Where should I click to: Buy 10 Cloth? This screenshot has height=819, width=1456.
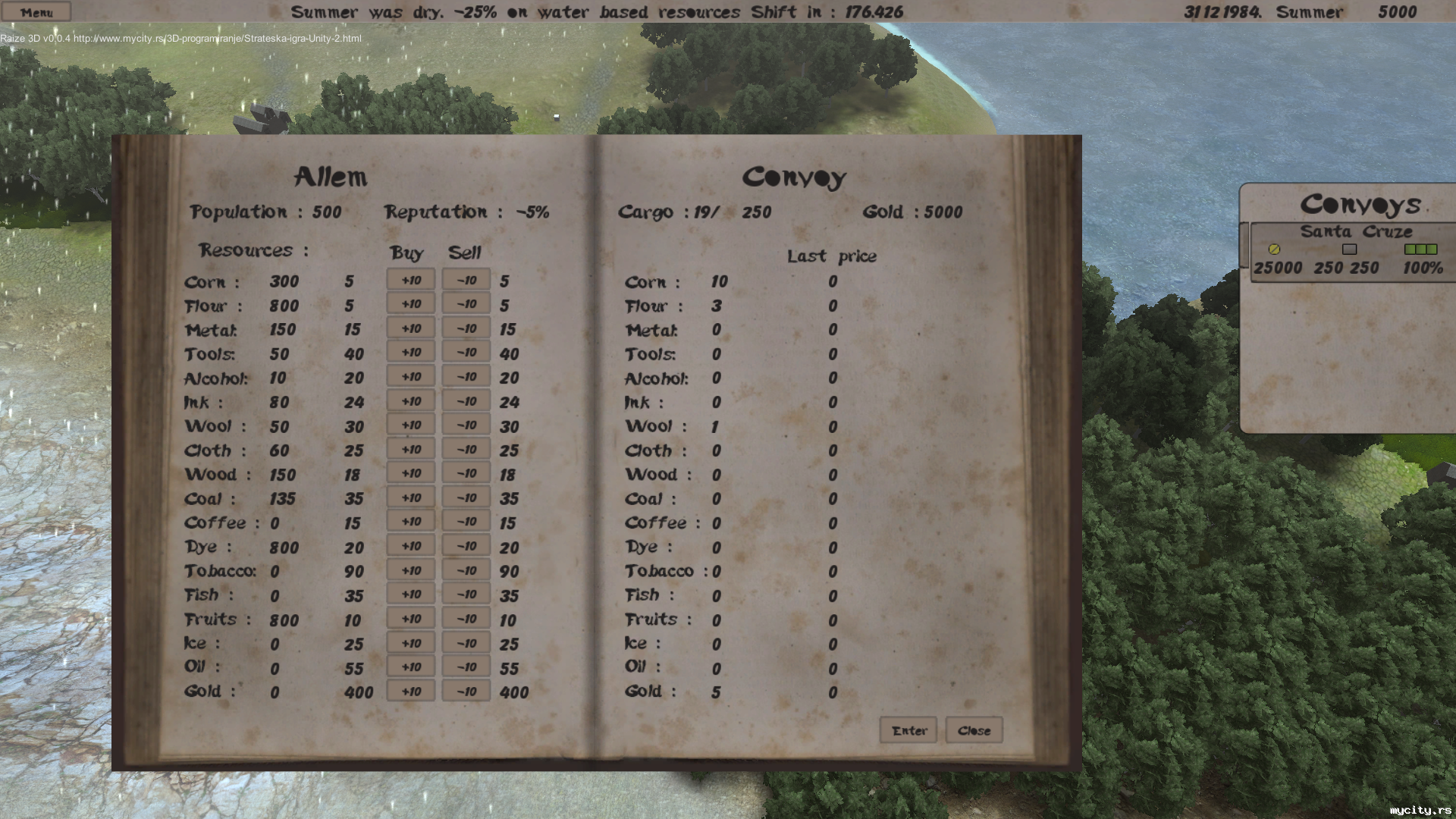tap(410, 450)
